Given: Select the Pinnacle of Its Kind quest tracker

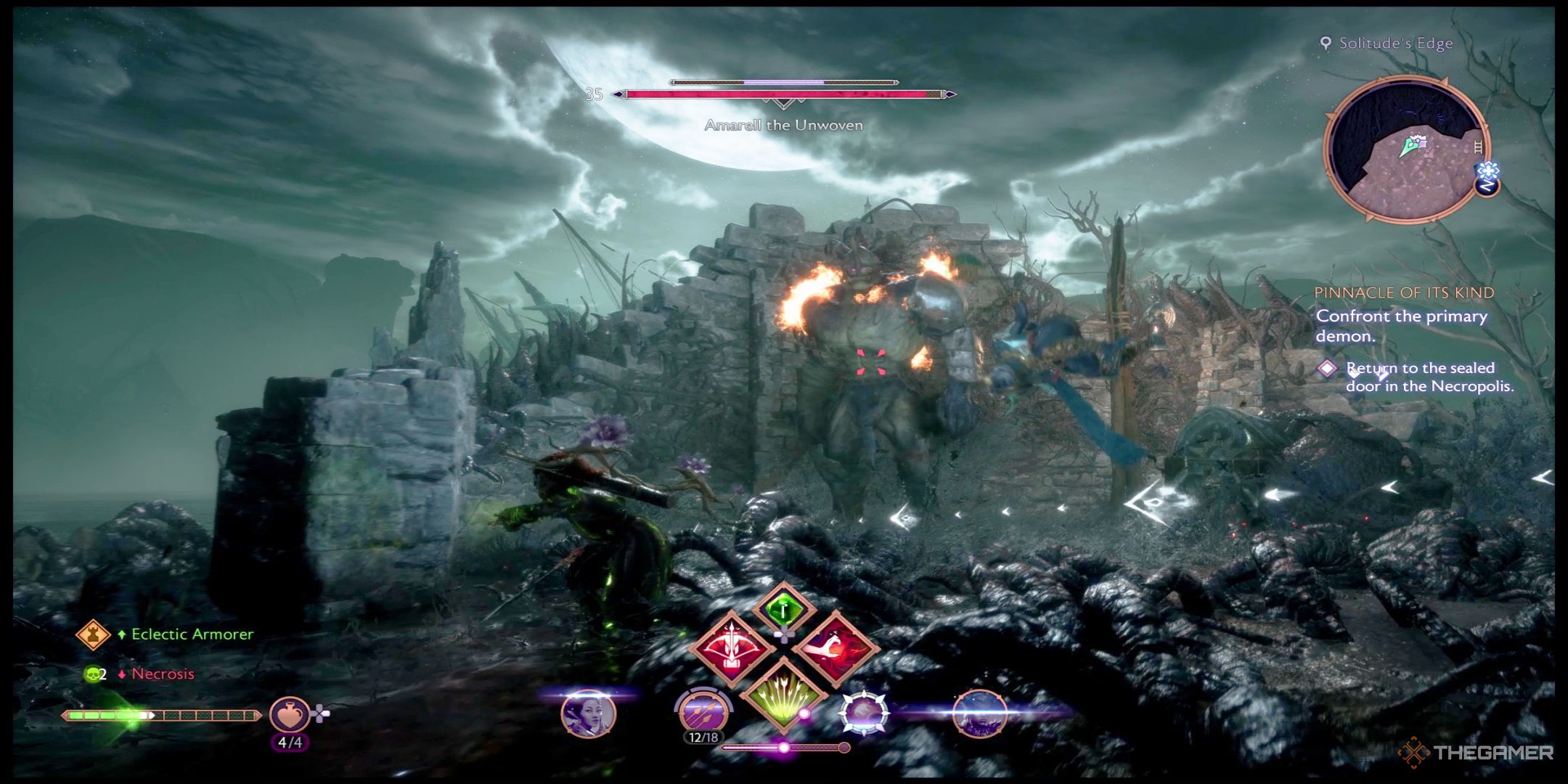Looking at the screenshot, I should pyautogui.click(x=1404, y=293).
